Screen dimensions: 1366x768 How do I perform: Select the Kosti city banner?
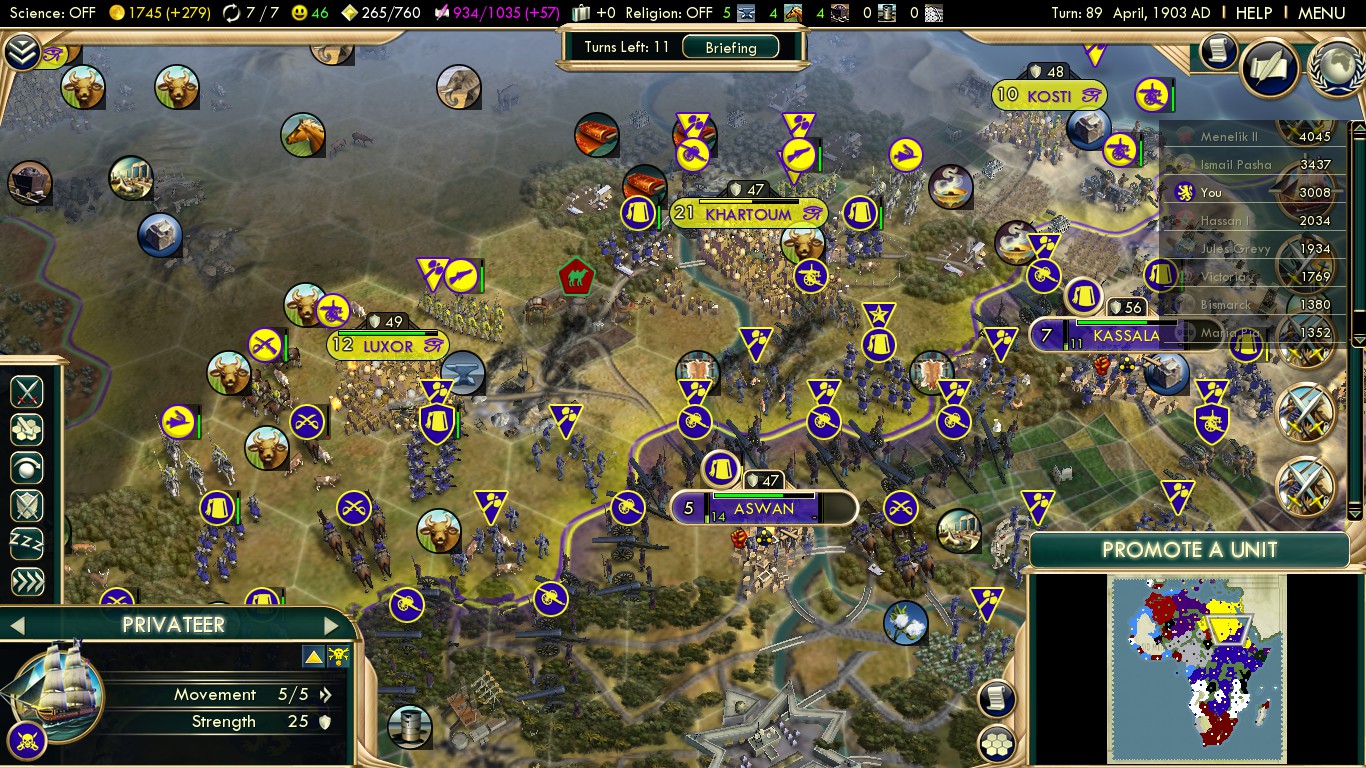click(x=1049, y=96)
